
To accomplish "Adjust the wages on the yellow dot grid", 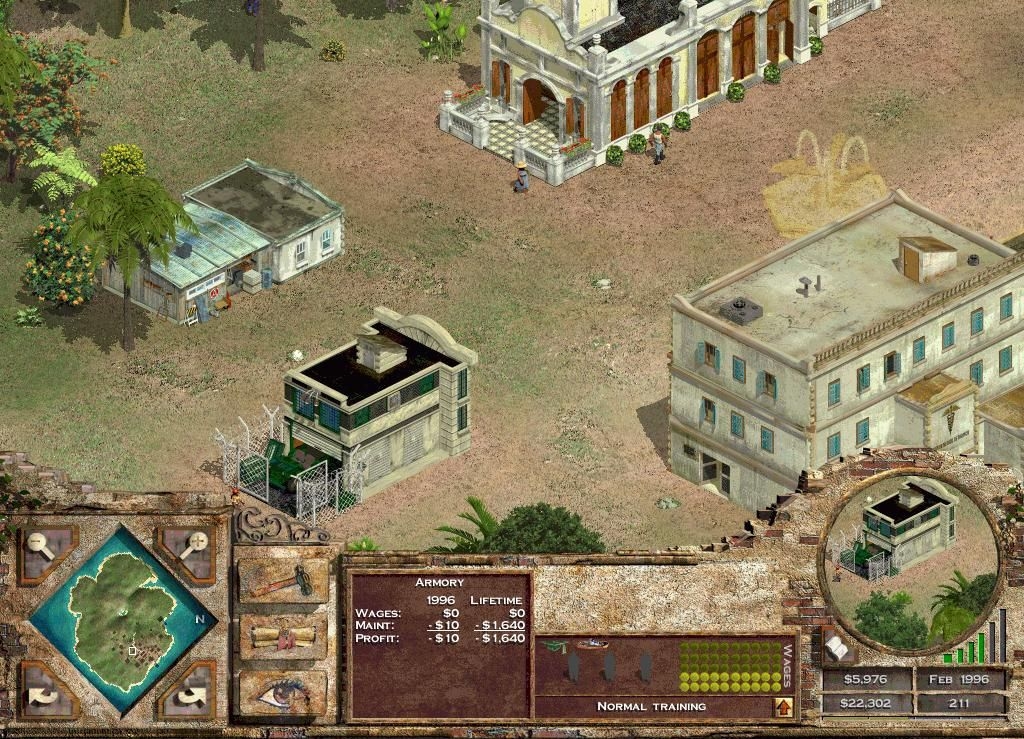I will coord(729,667).
